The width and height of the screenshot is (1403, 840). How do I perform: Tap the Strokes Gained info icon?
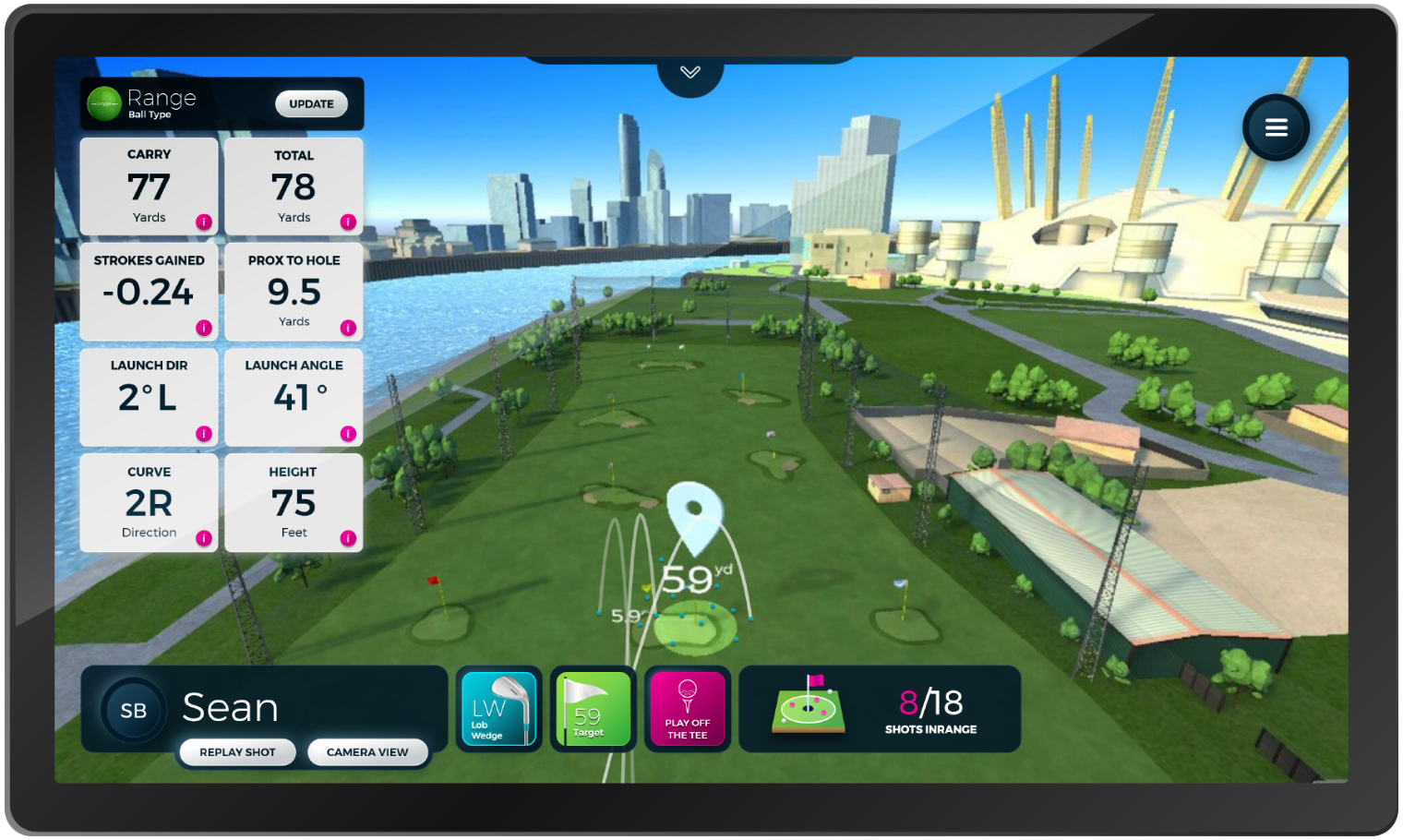[202, 327]
